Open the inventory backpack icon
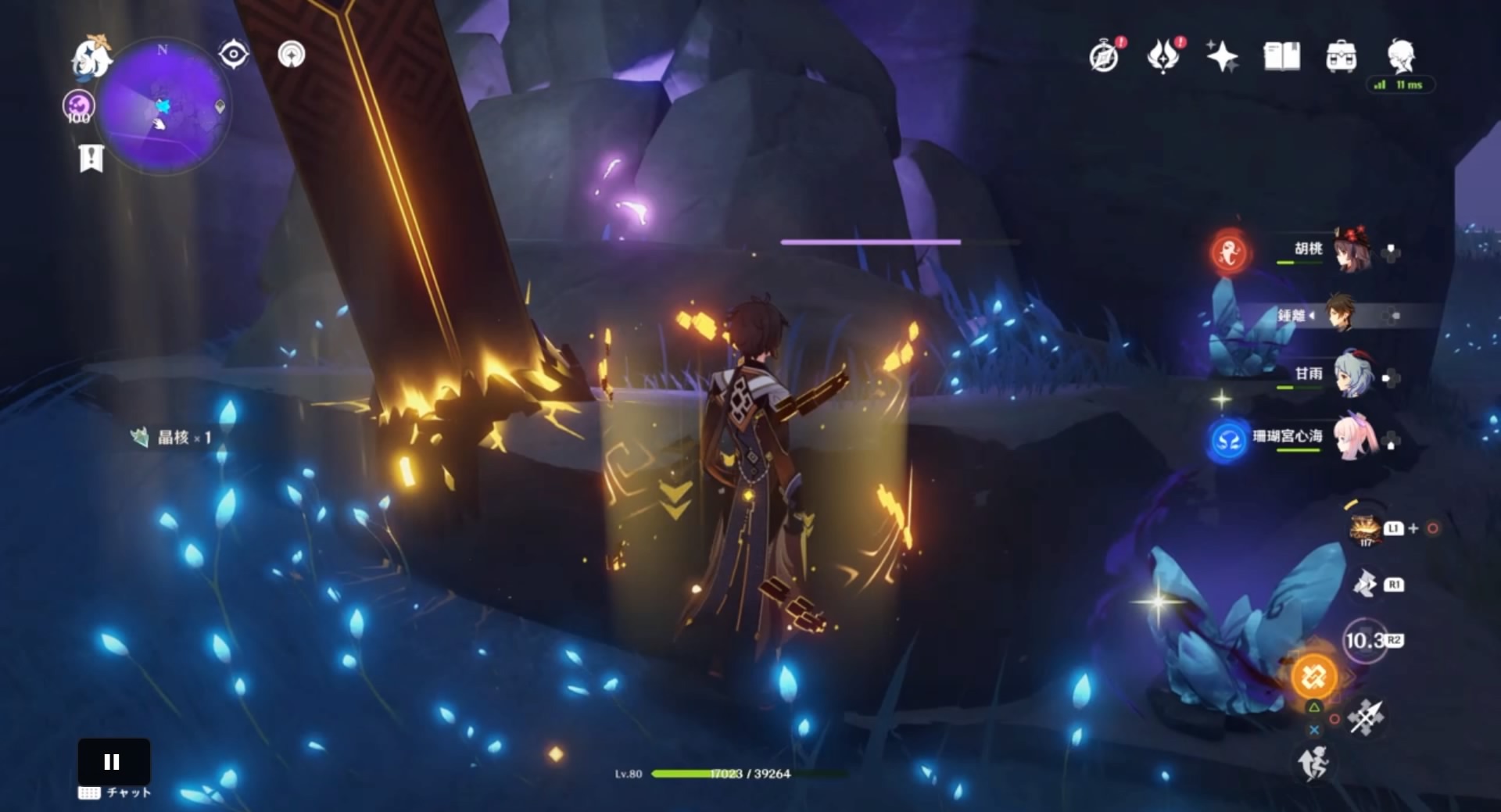 1342,56
